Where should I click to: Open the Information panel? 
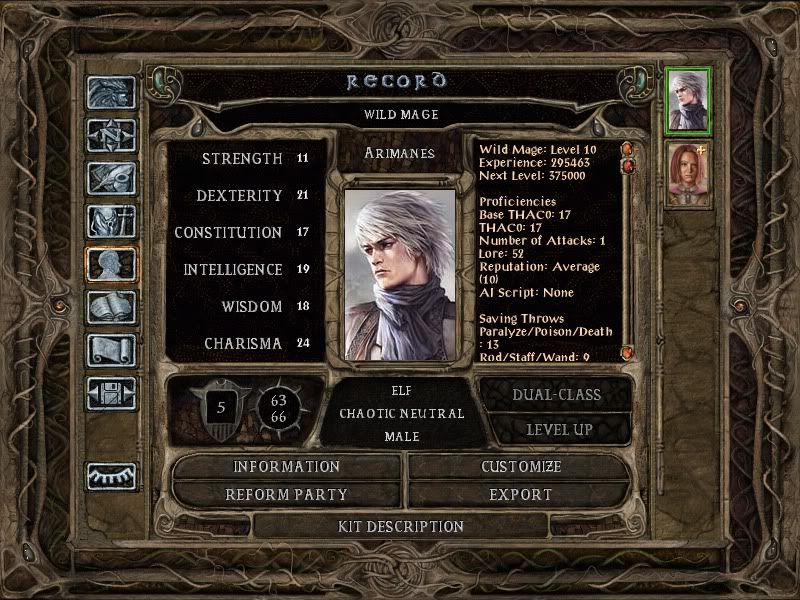[287, 467]
